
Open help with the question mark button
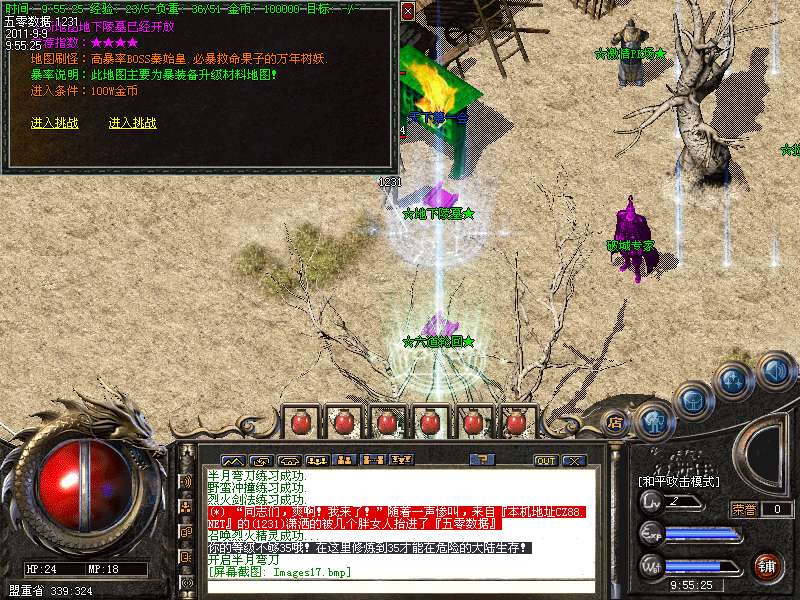pyautogui.click(x=482, y=460)
